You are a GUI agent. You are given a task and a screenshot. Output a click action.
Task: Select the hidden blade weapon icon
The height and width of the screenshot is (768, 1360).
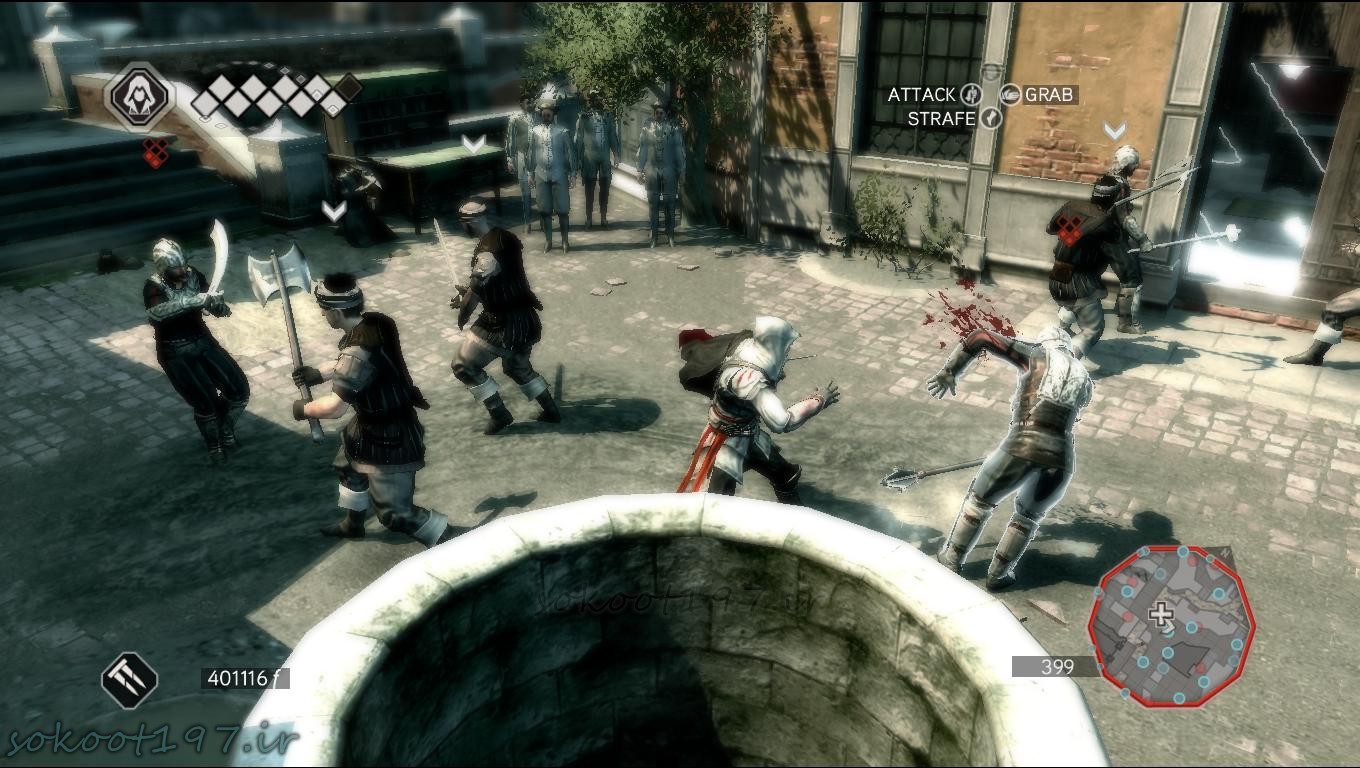[x=130, y=680]
